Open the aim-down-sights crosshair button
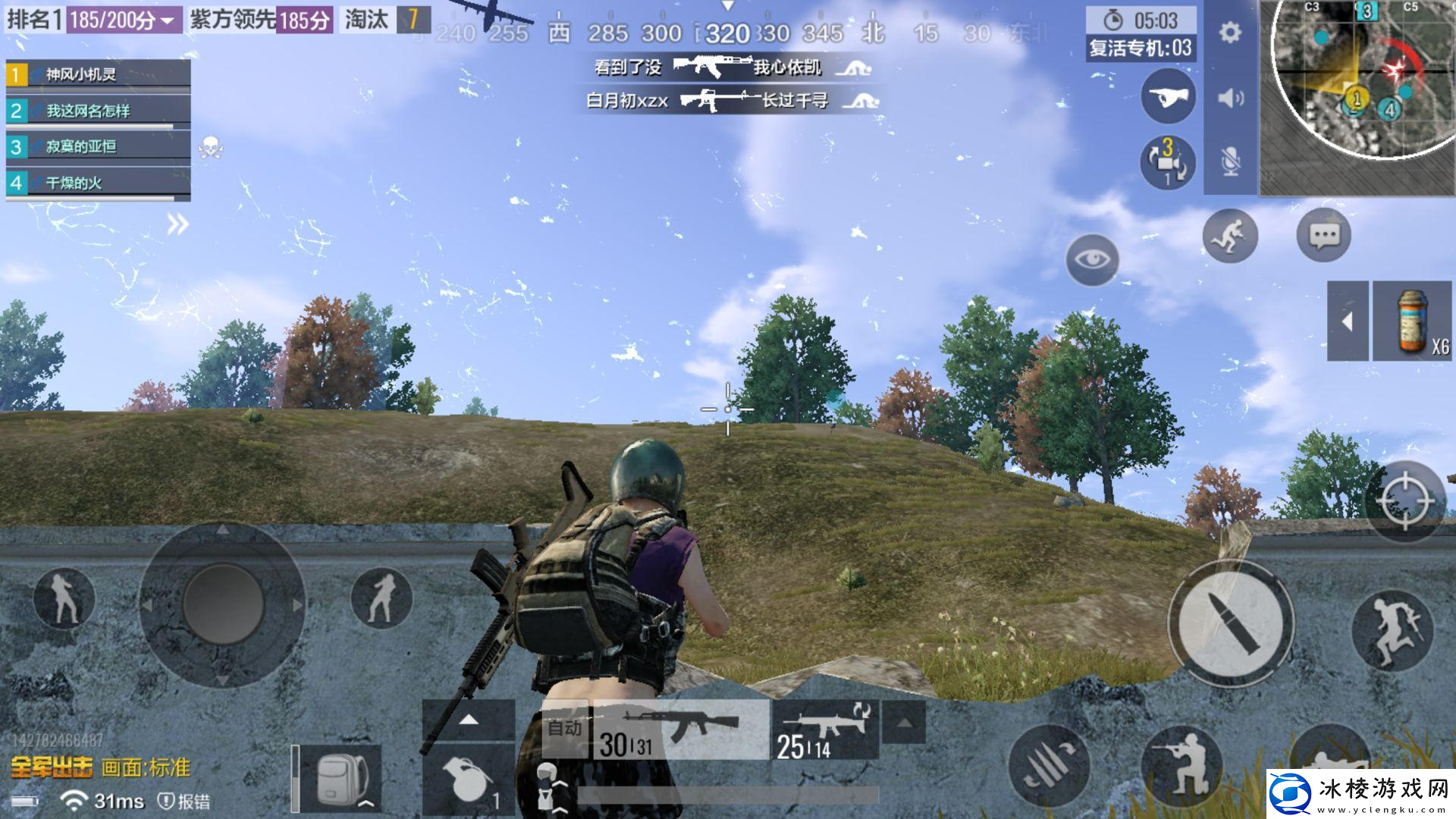Image resolution: width=1456 pixels, height=819 pixels. (x=1404, y=500)
